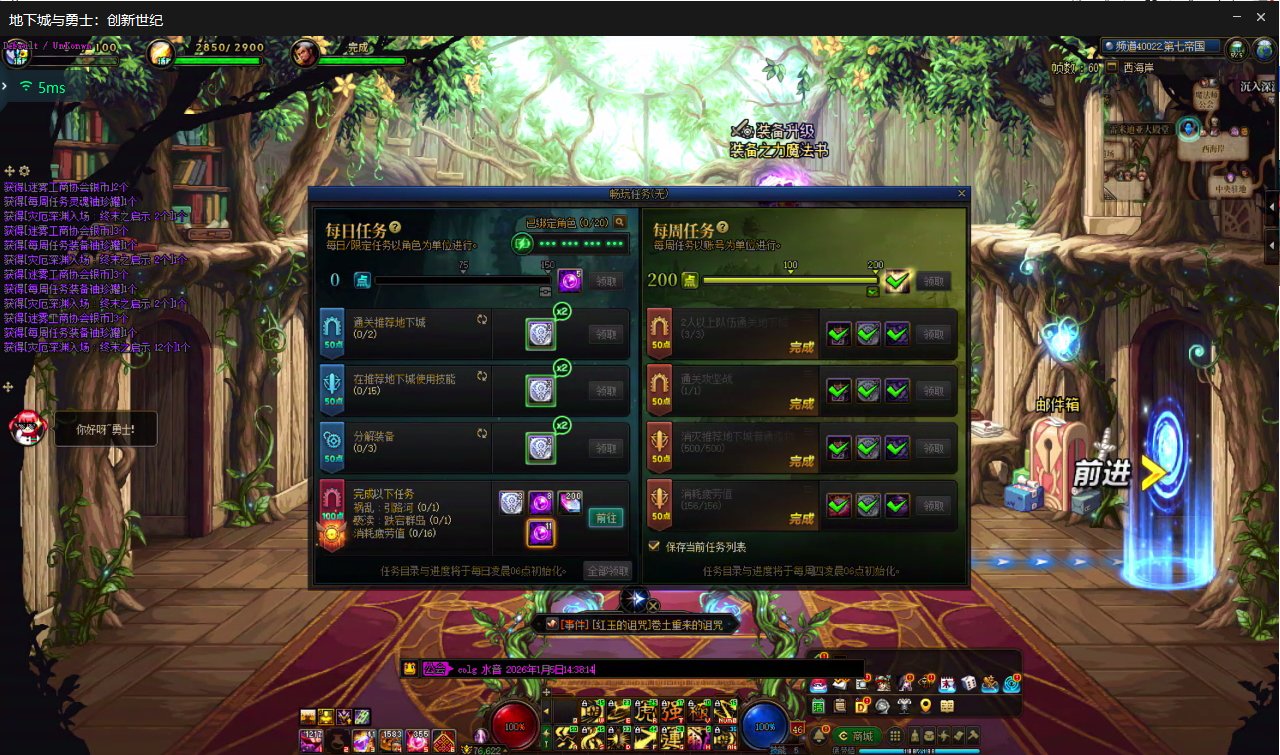1280x755 pixels.
Task: Close the game window
Action: [1261, 17]
